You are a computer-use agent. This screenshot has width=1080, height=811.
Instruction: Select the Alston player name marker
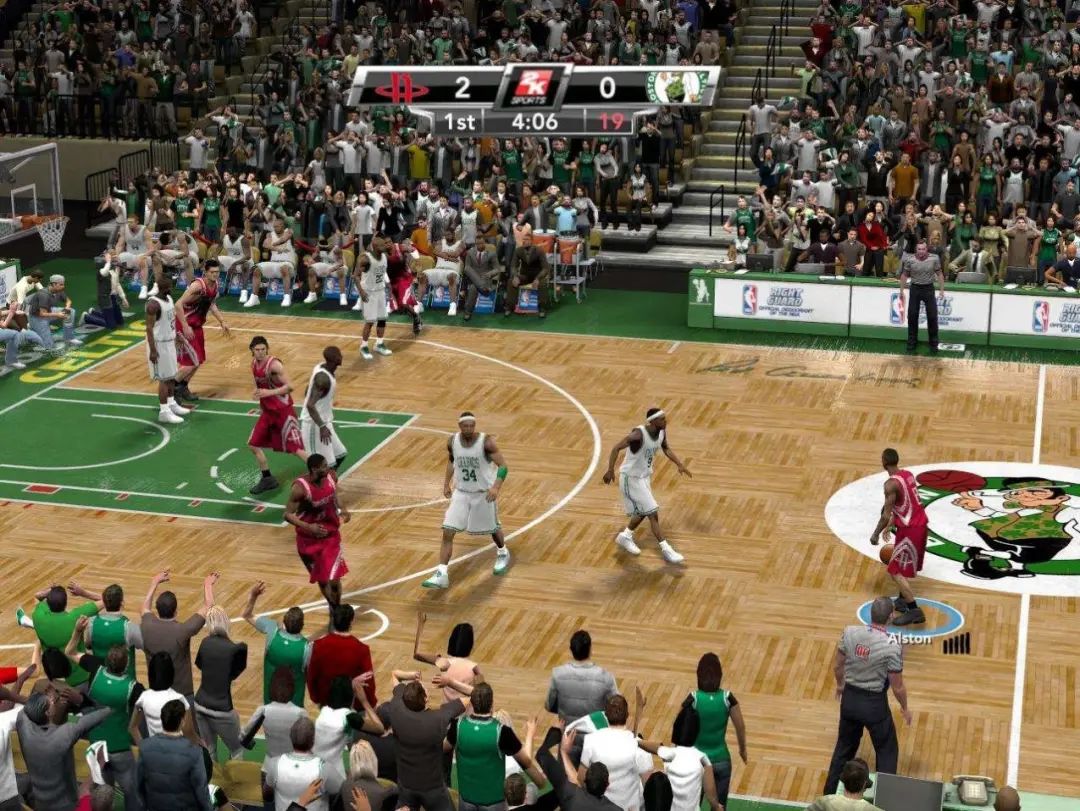coord(909,638)
